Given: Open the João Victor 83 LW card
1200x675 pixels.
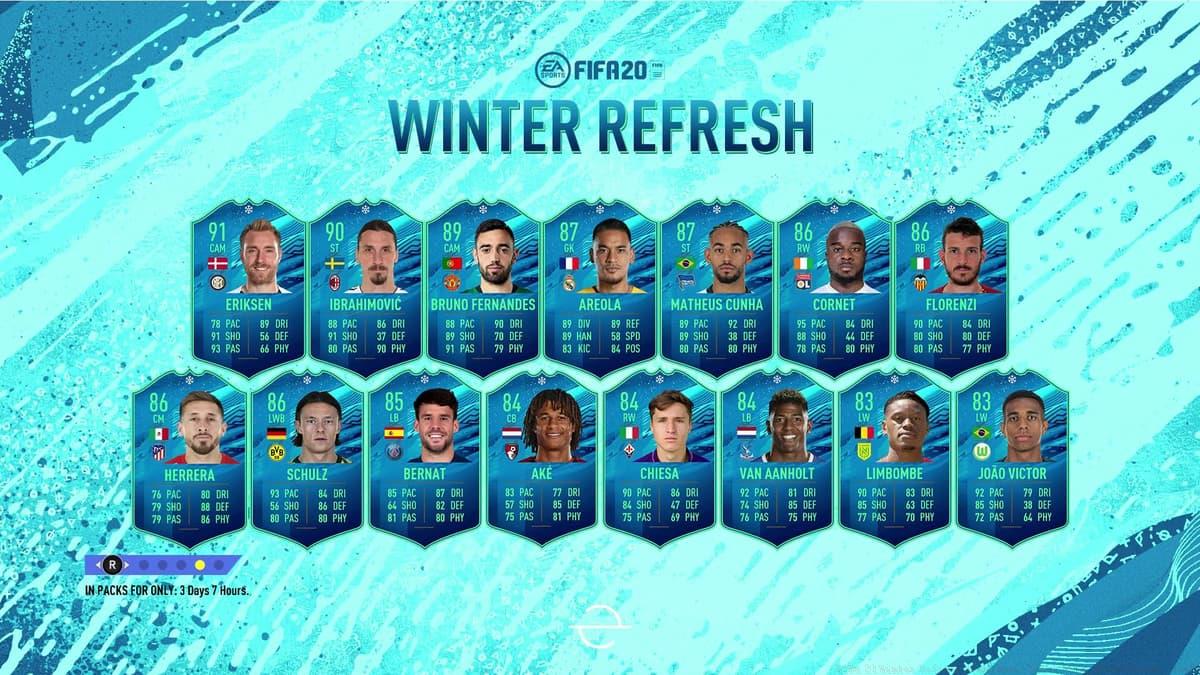Looking at the screenshot, I should click(1012, 458).
